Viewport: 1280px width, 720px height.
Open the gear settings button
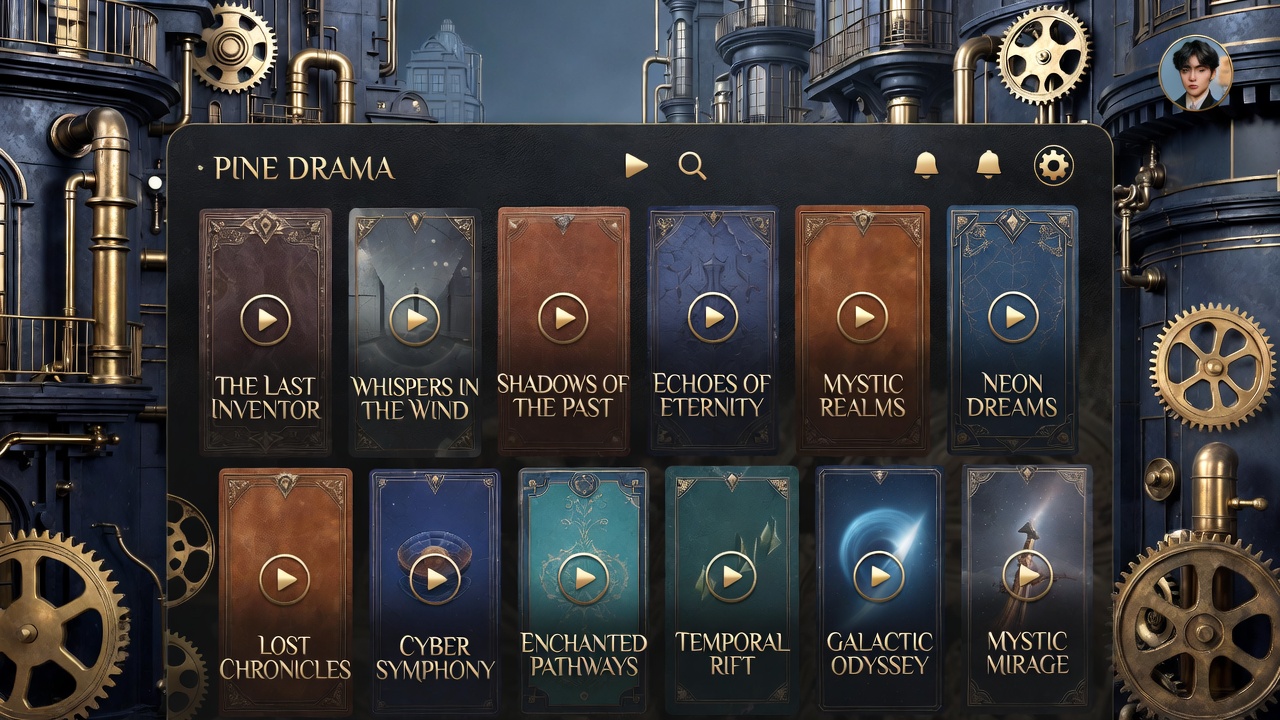(1053, 165)
